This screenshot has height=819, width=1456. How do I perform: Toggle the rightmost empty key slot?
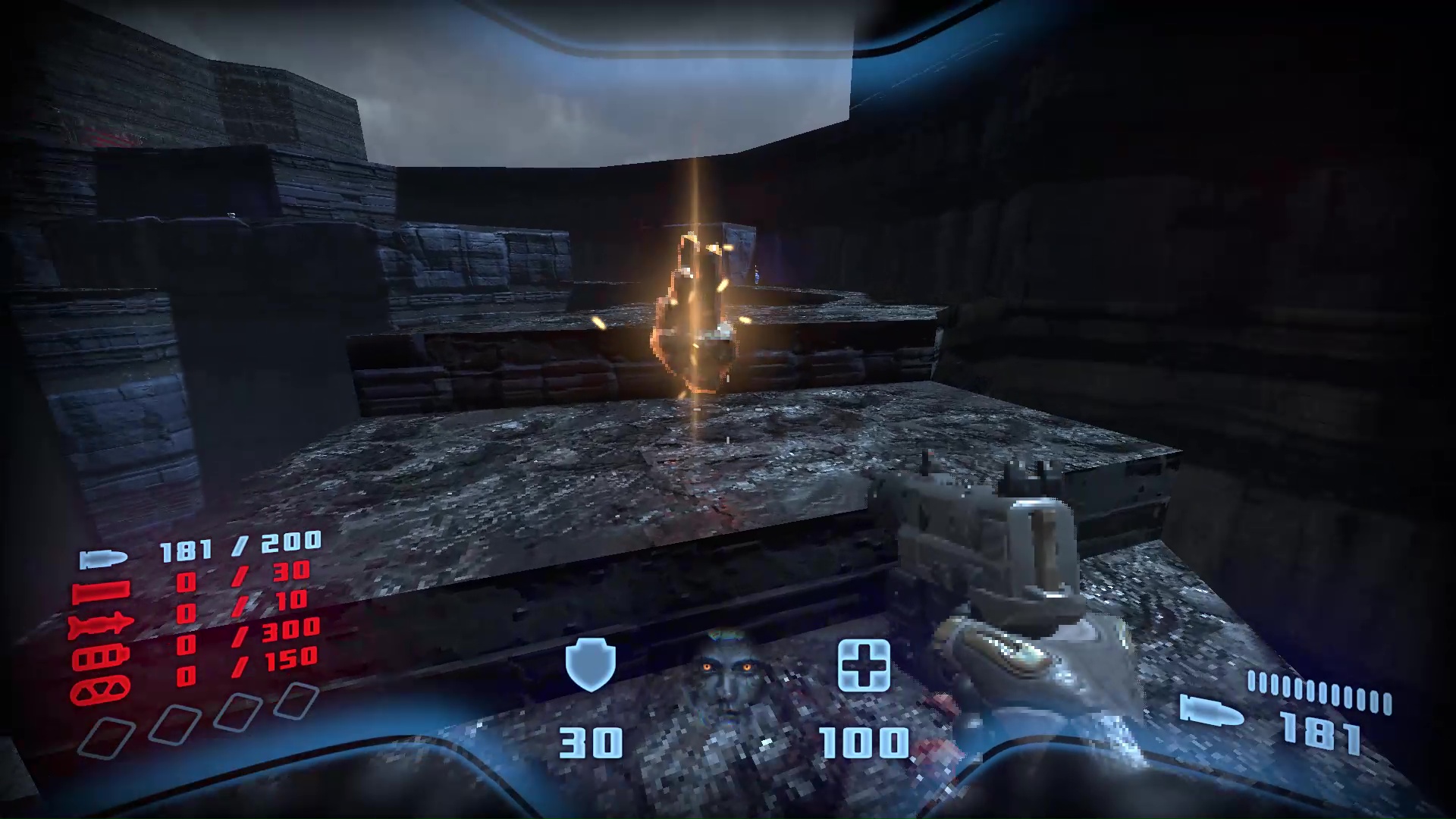pos(297,700)
